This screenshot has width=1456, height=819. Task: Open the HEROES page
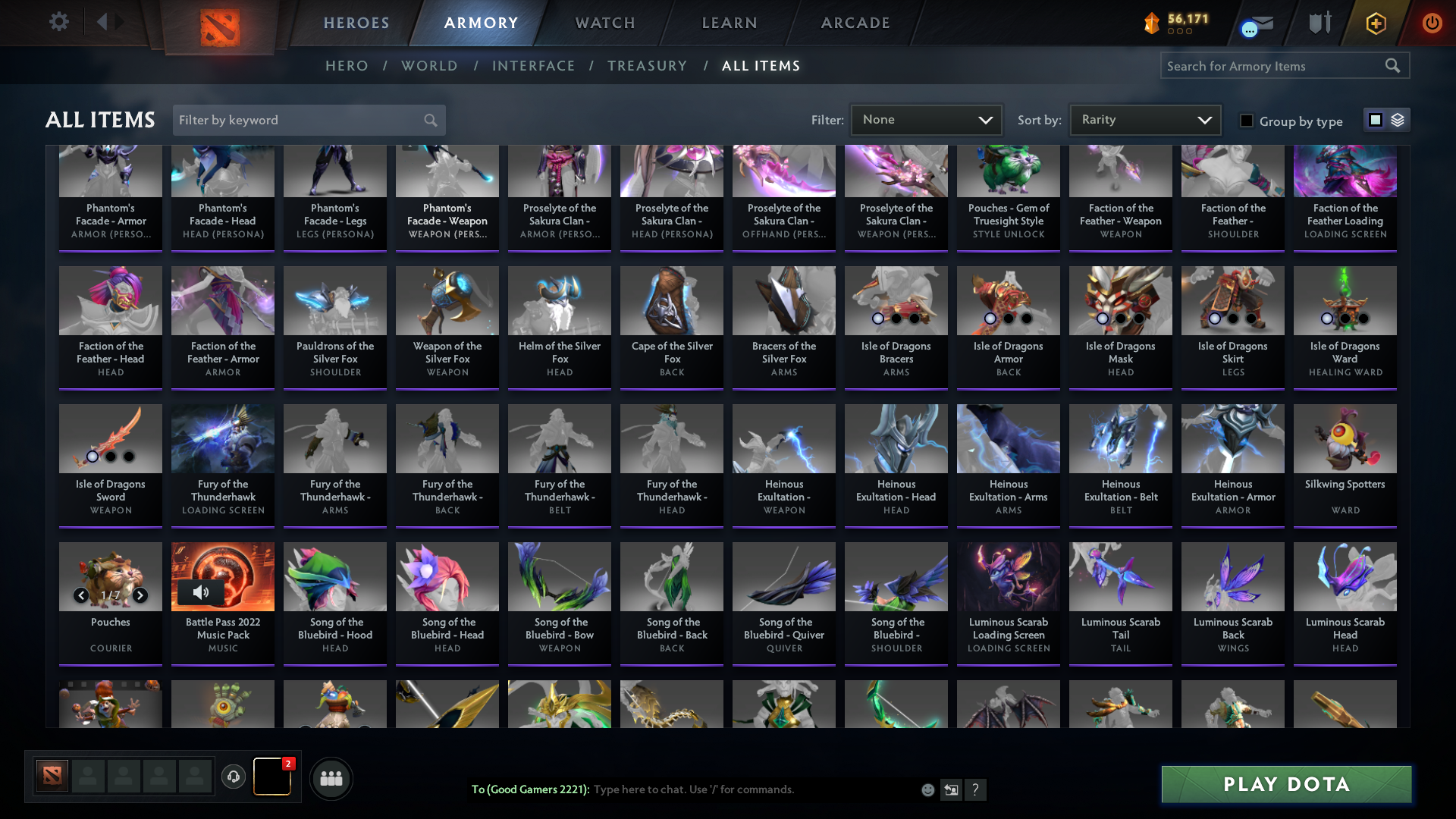pos(355,23)
